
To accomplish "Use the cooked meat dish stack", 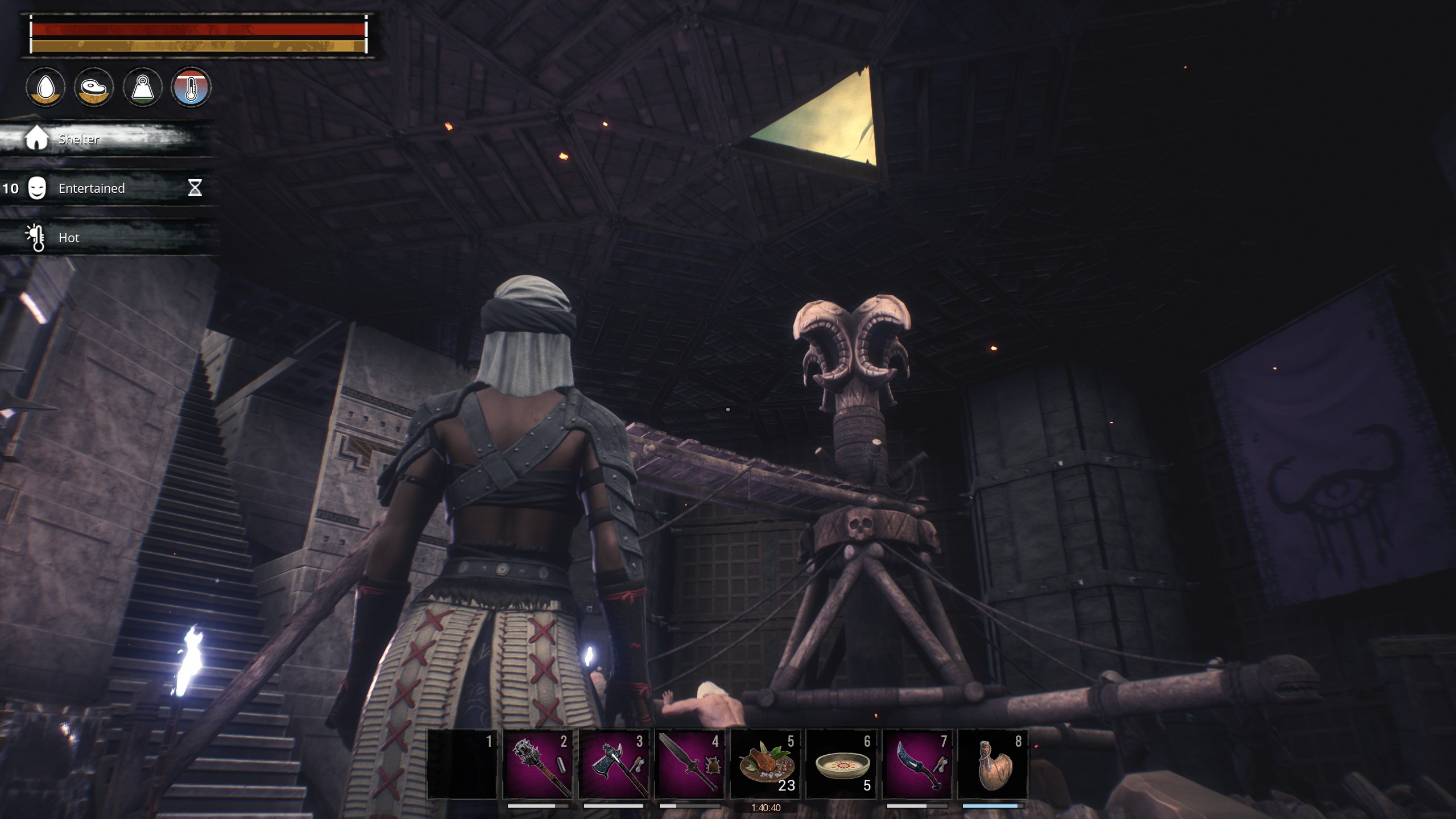I will pos(766,764).
